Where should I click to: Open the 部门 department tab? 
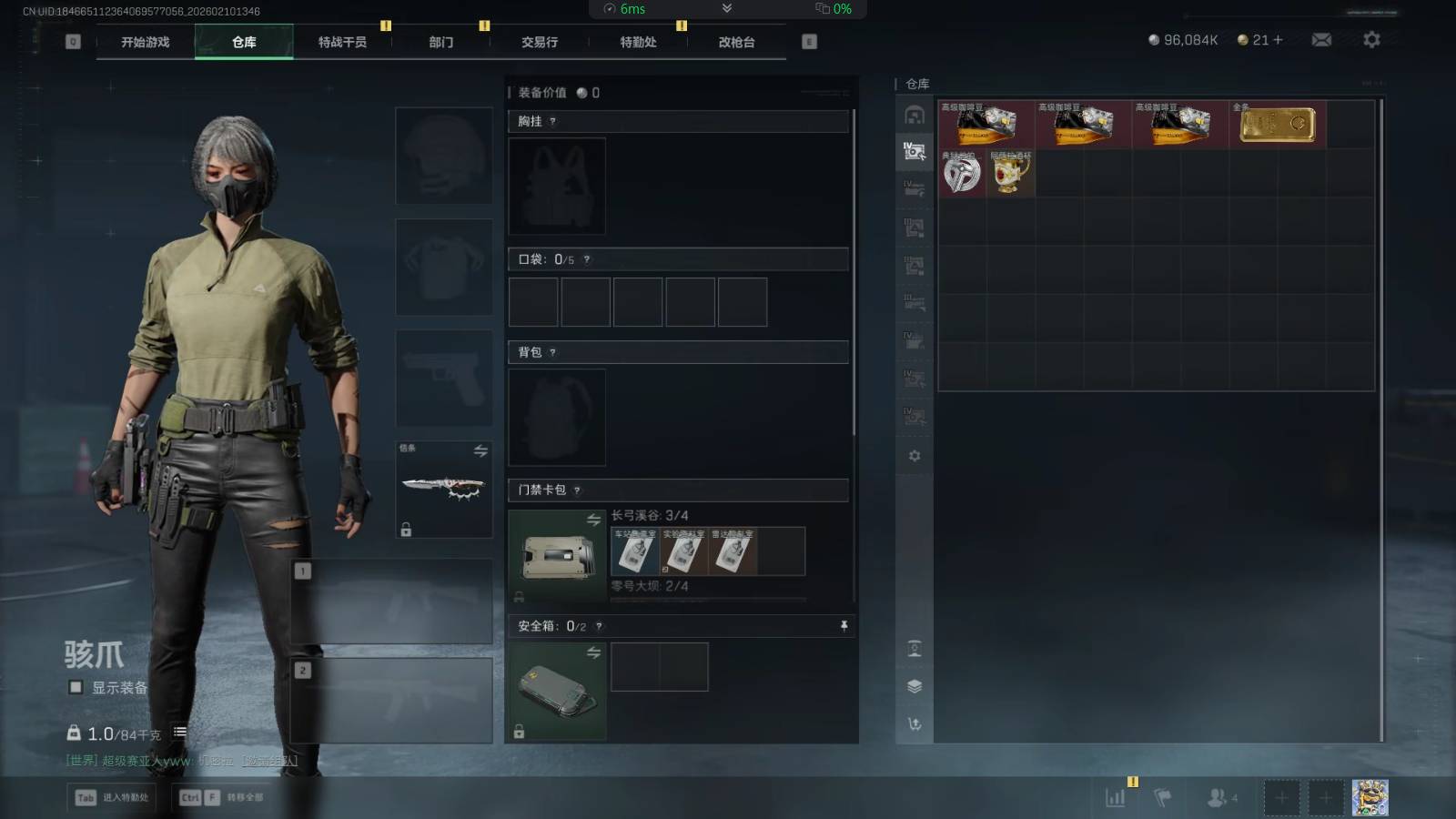coord(441,42)
